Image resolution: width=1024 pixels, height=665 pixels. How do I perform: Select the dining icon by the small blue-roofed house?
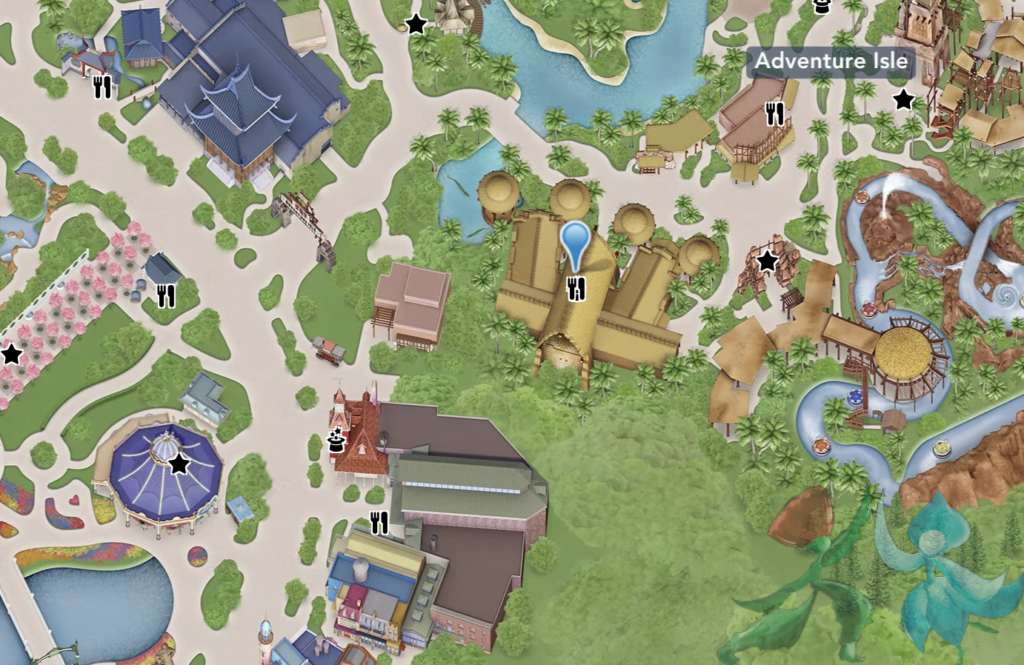(102, 88)
